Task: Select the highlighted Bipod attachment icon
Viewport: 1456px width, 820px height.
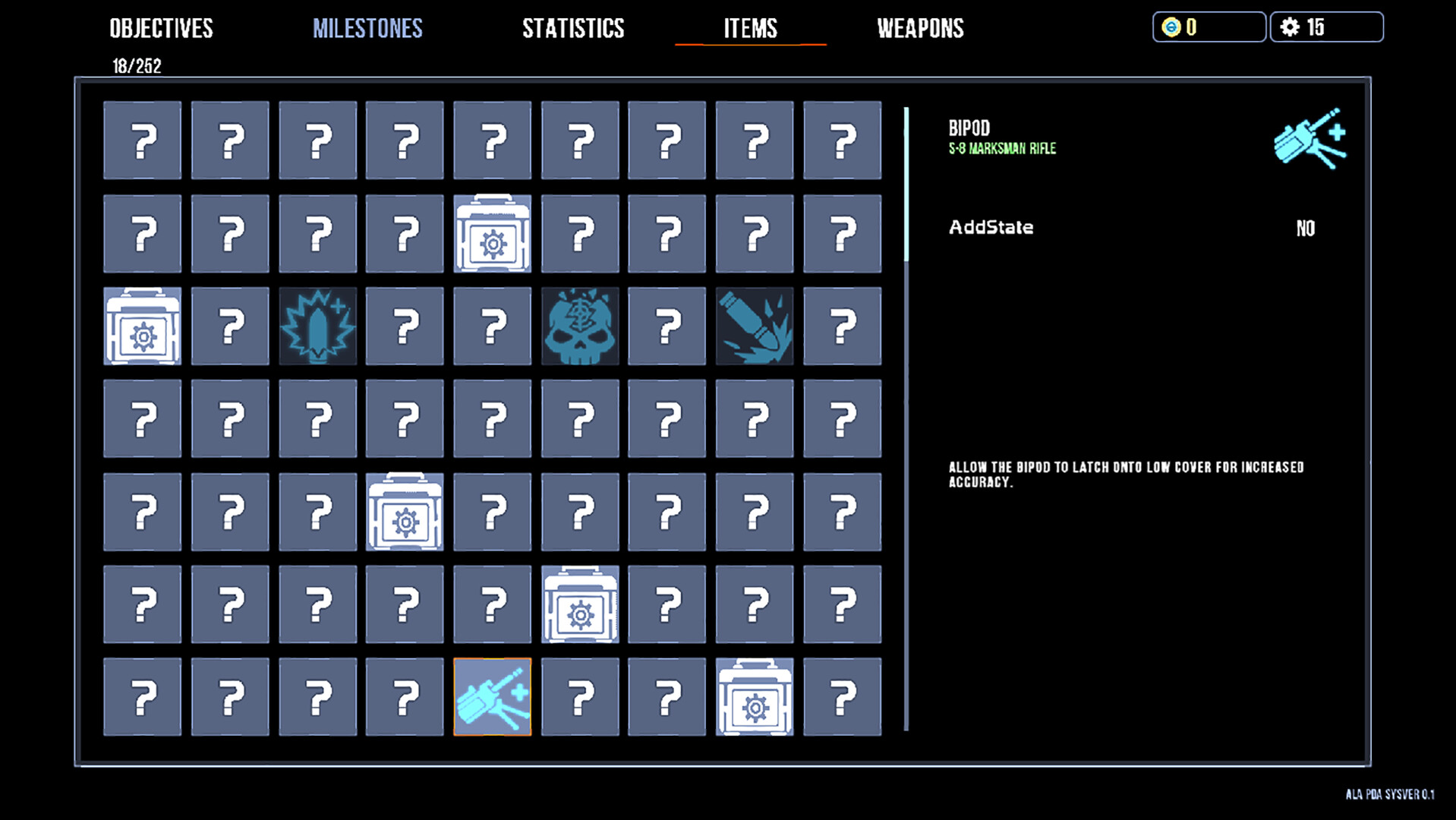Action: (492, 696)
